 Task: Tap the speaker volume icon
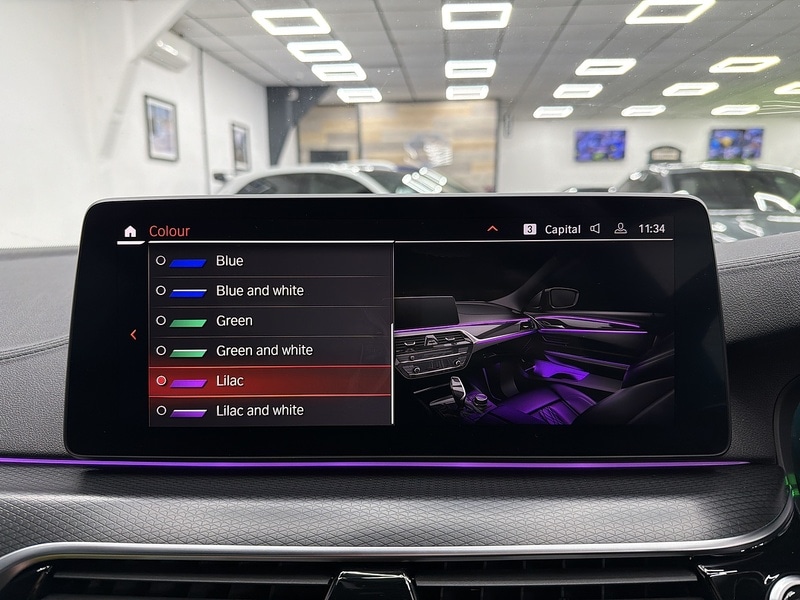(x=595, y=229)
